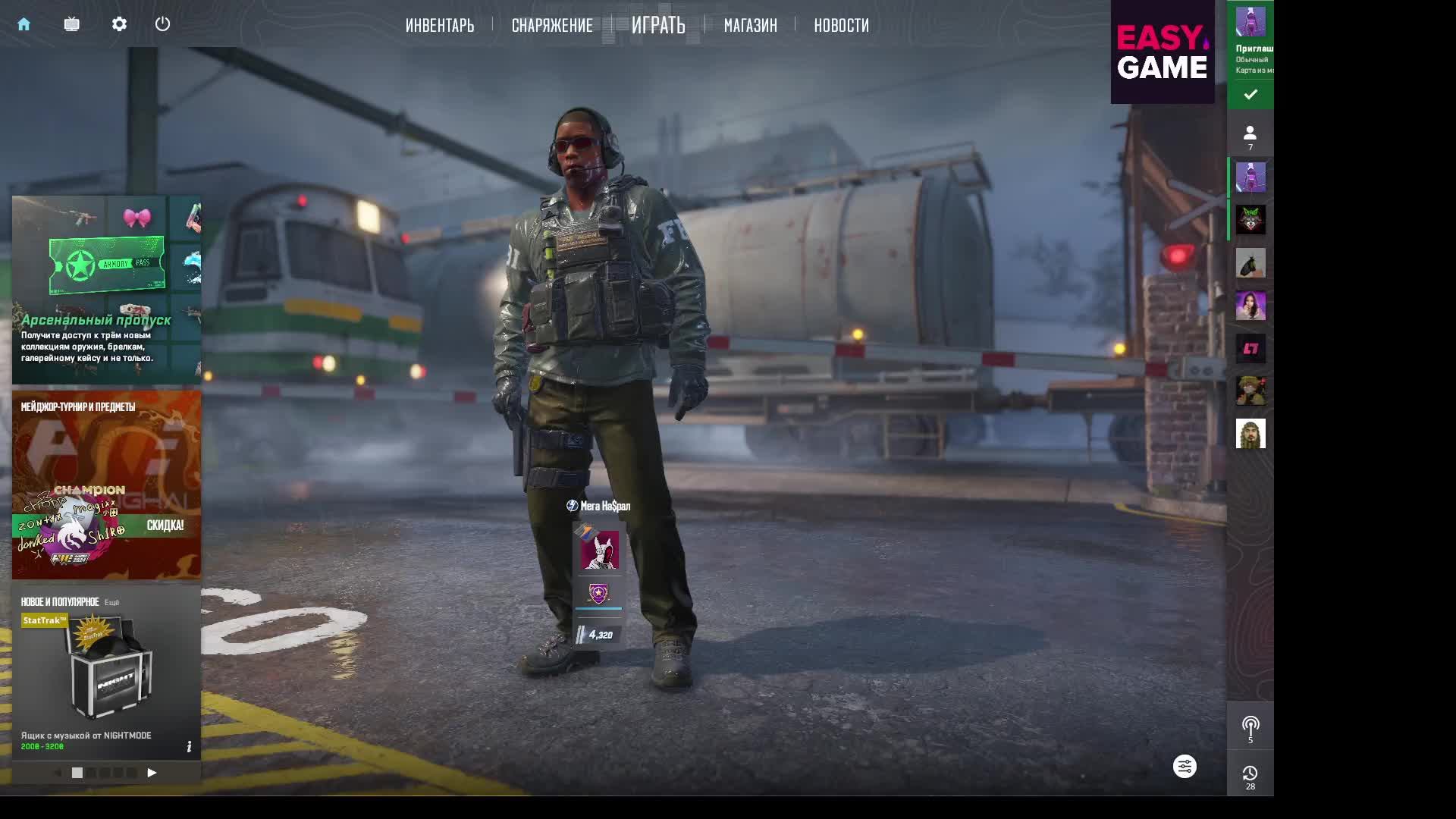
Task: Click the Ещё more link
Action: (x=111, y=602)
